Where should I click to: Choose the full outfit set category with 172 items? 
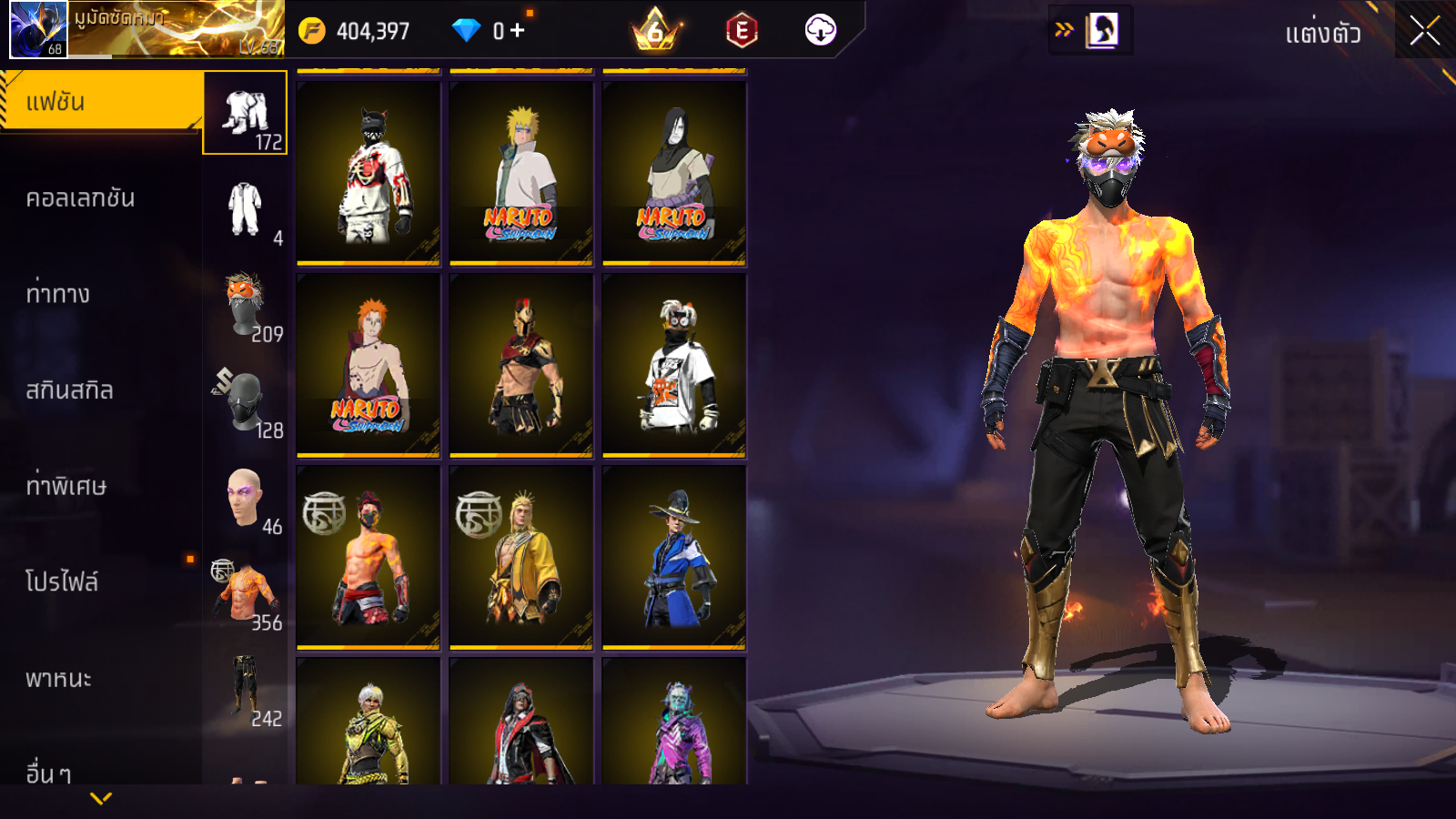[x=245, y=114]
